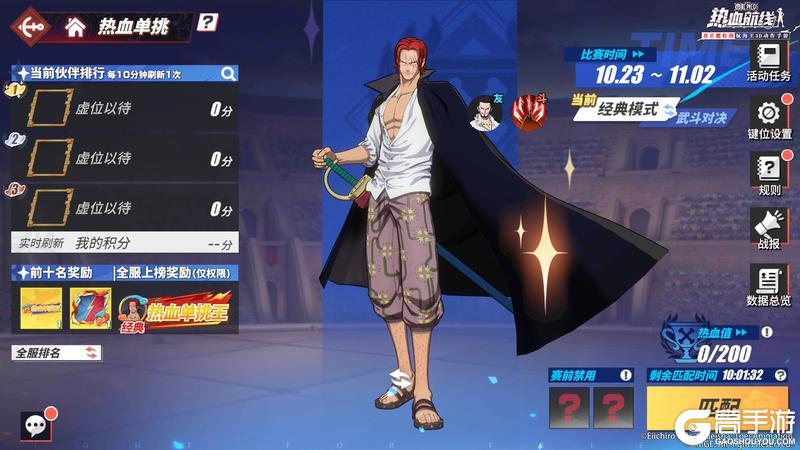The width and height of the screenshot is (800, 450).
Task: Show help with the question mark
Action: pos(207,21)
